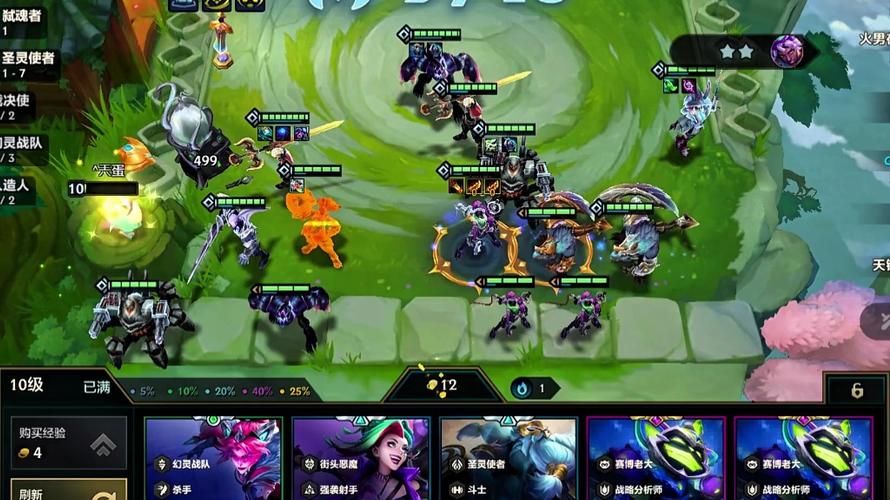Toggle the shop lock icon
Image resolution: width=890 pixels, height=500 pixels.
click(857, 390)
